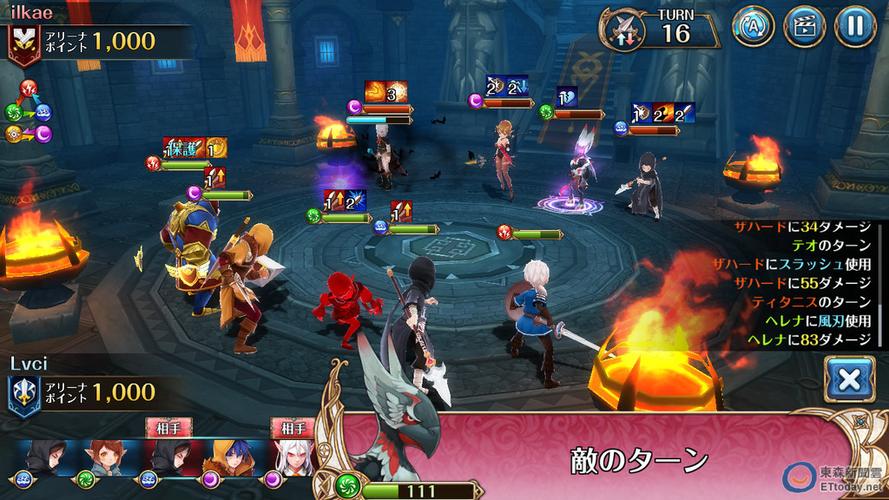Click the clapperboard animation button

click(x=804, y=27)
